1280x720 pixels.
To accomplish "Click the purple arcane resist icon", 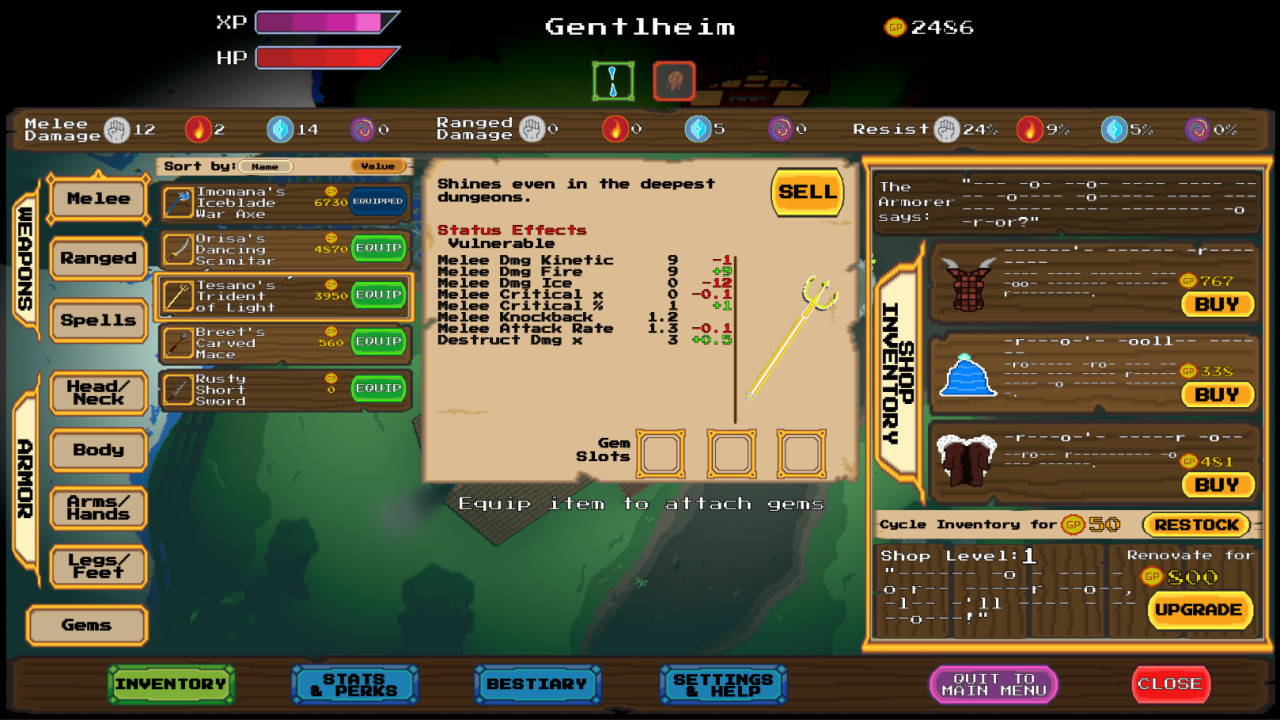I will 1197,128.
